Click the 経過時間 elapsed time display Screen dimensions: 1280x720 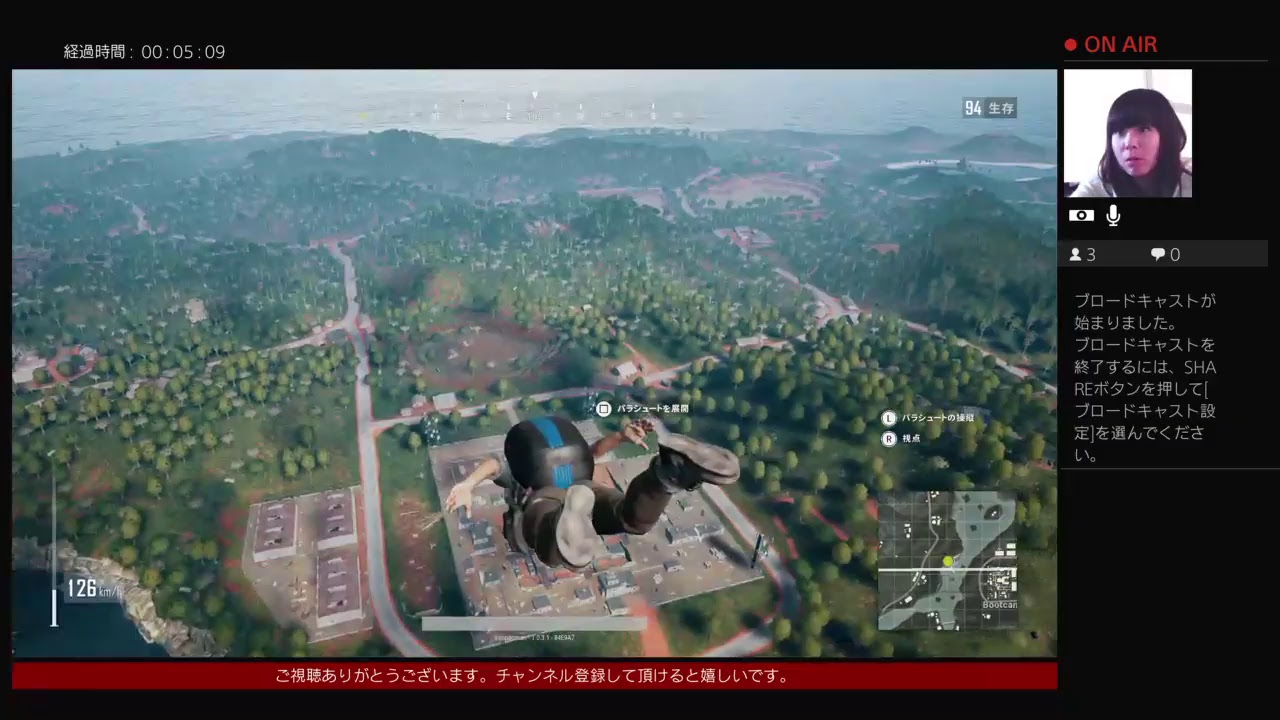[x=145, y=51]
